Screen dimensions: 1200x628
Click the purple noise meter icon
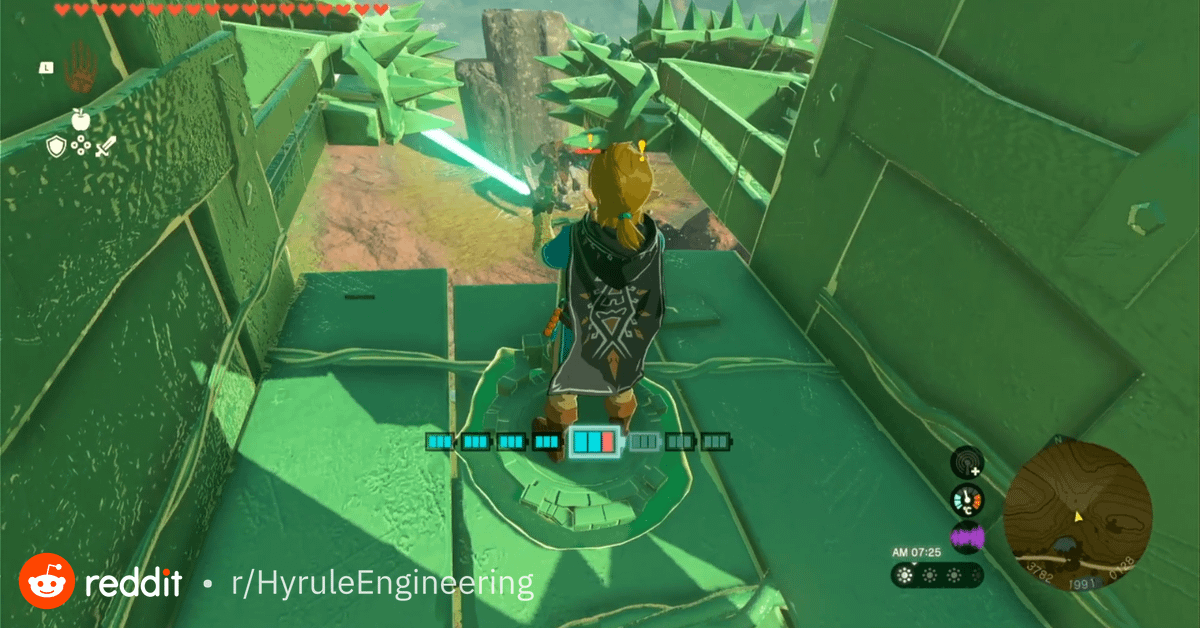pyautogui.click(x=966, y=538)
